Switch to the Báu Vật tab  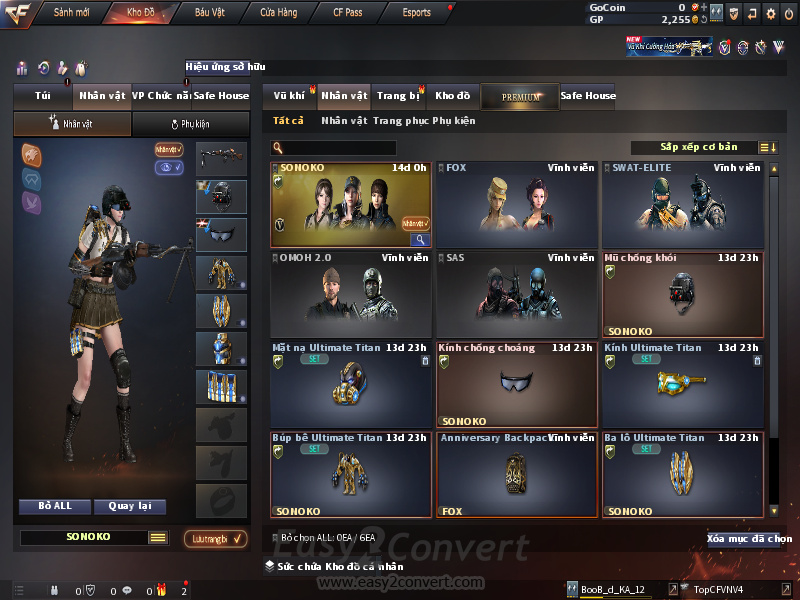(209, 13)
